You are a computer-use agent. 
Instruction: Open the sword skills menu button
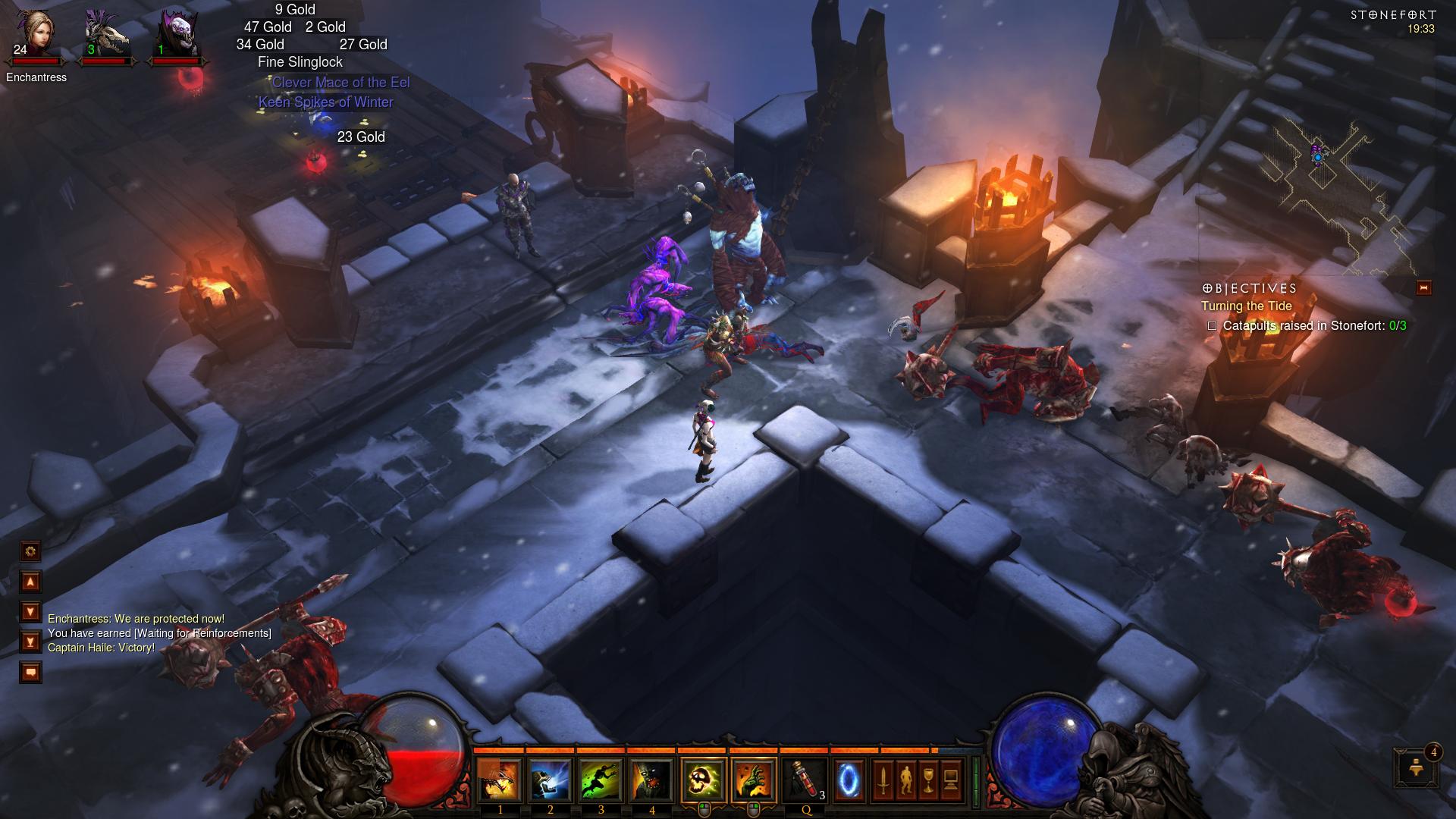pyautogui.click(x=883, y=780)
